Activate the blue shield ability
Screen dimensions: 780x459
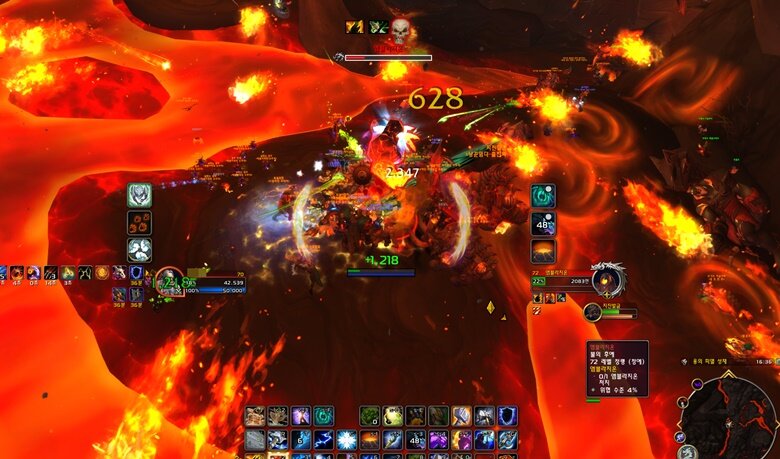coord(508,415)
